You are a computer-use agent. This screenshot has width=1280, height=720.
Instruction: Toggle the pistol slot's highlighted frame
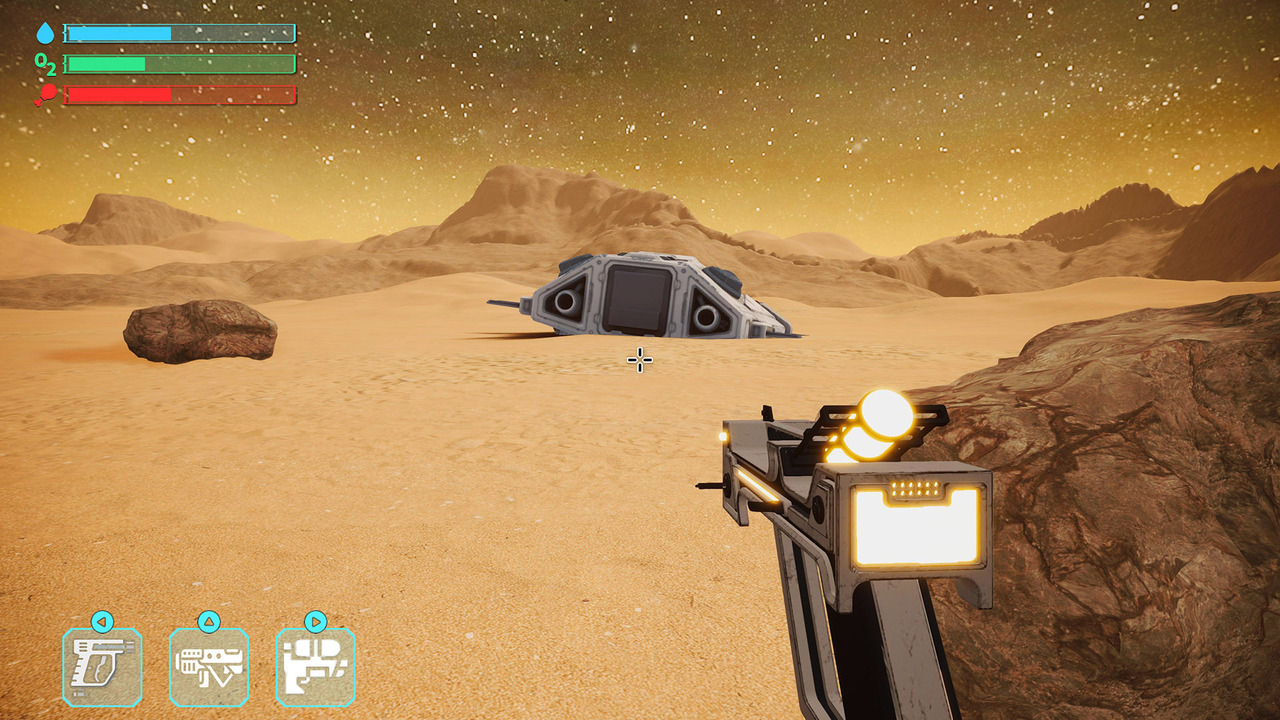[103, 665]
